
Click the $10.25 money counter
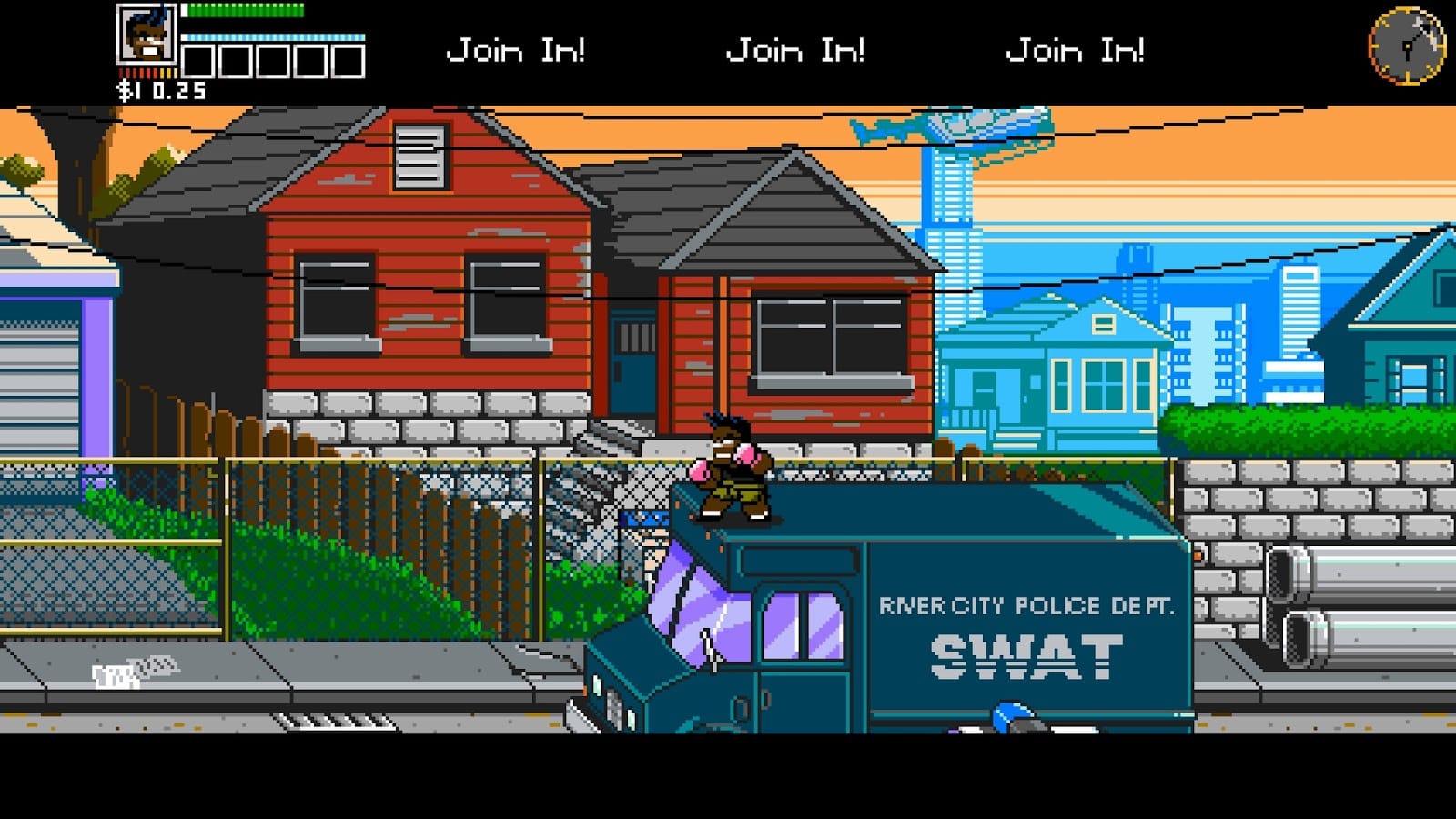(x=162, y=90)
